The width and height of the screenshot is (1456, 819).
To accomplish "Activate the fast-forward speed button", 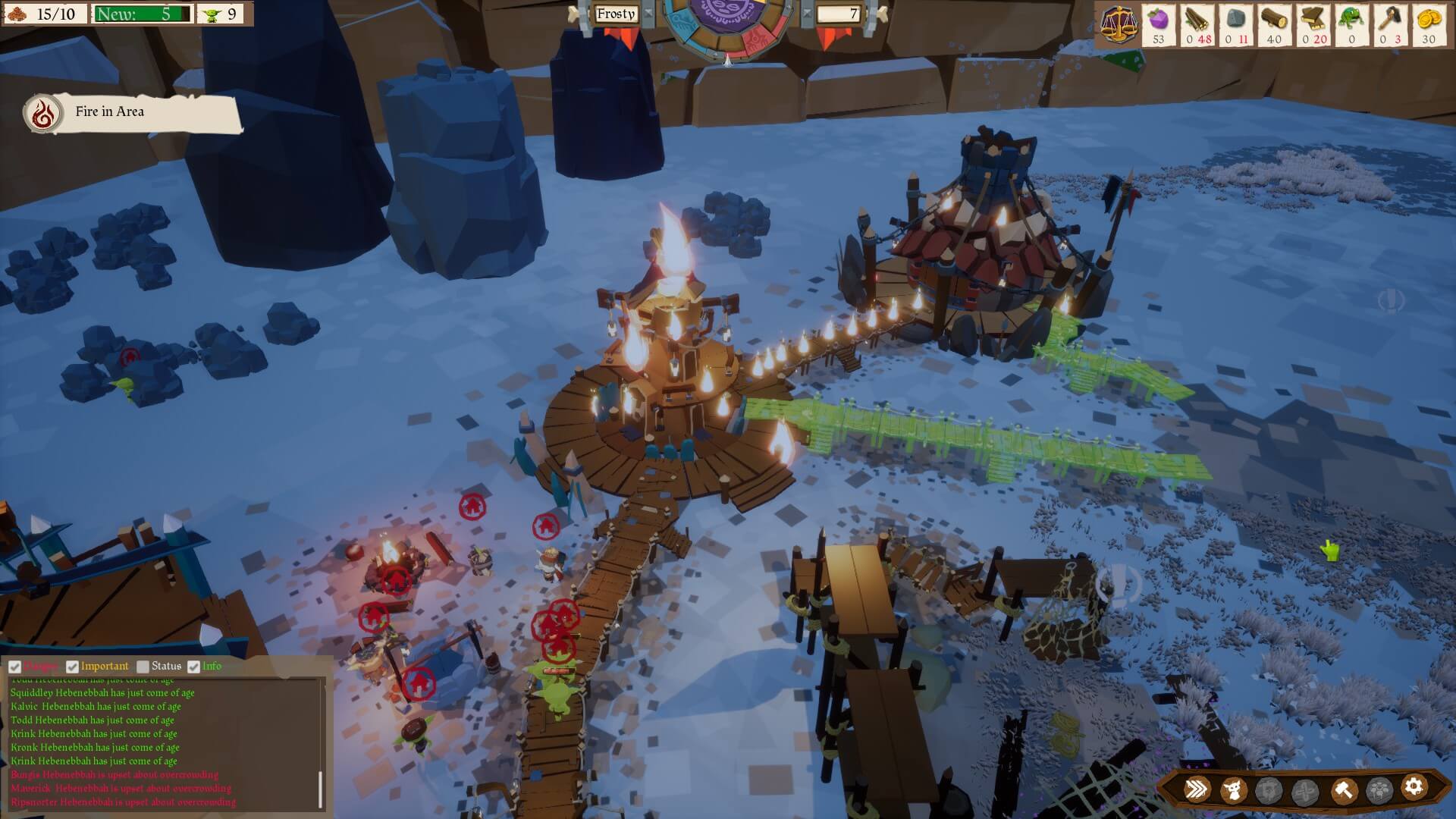I will tap(1197, 789).
